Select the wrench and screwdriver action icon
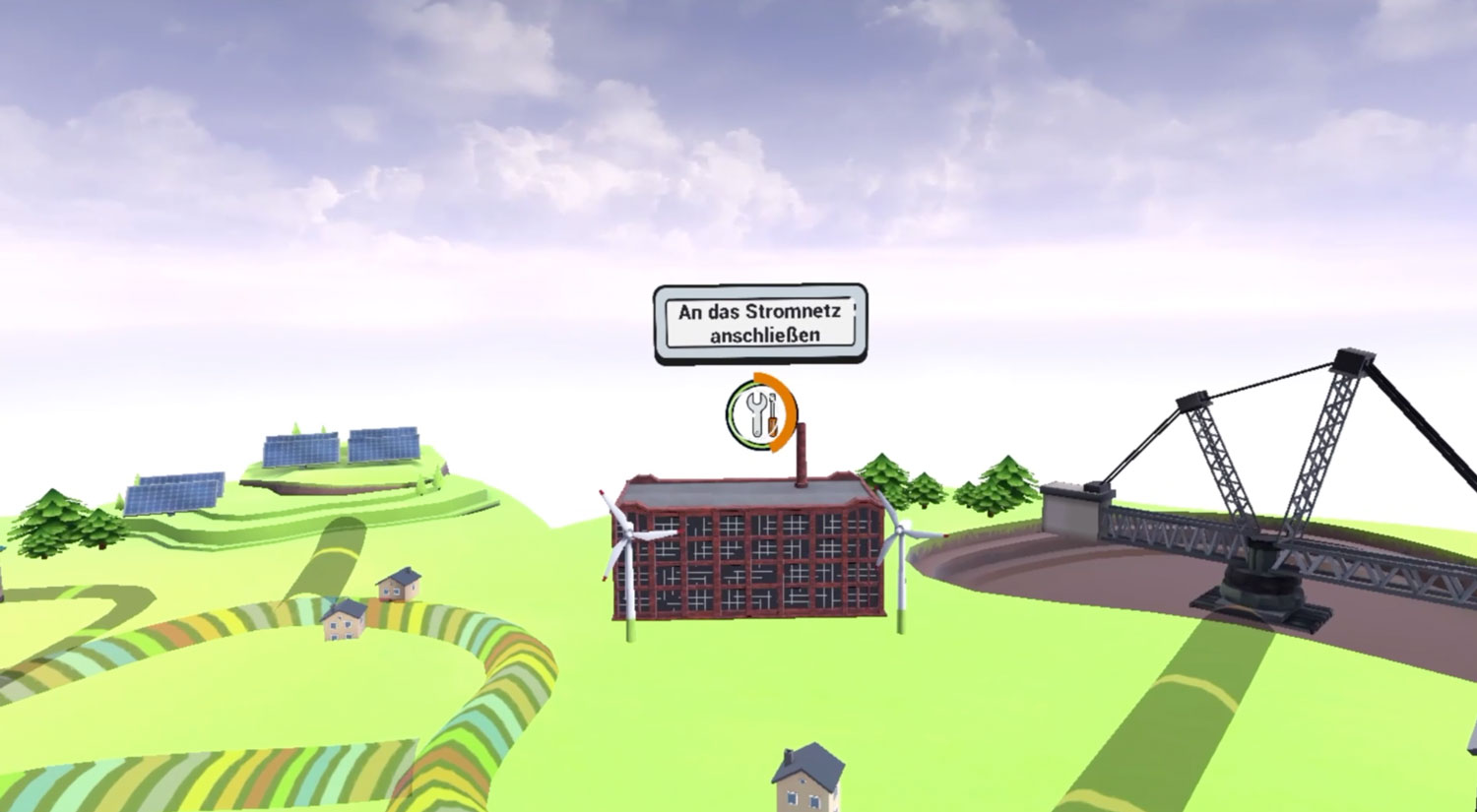The image size is (1477, 812). coord(758,413)
